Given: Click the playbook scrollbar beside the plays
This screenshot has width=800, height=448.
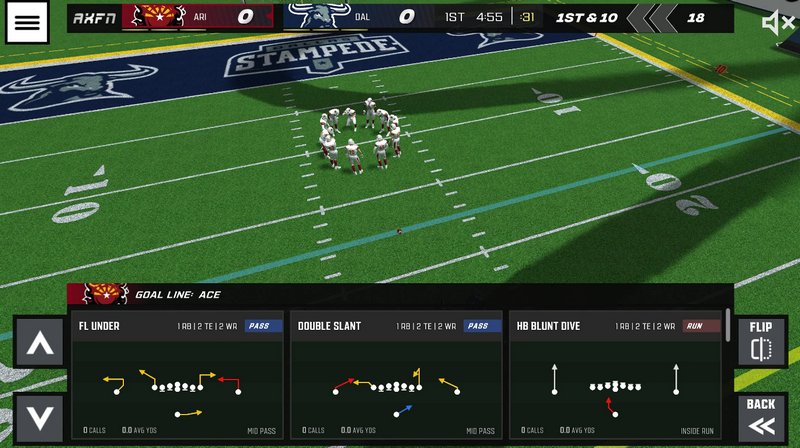Looking at the screenshot, I should [727, 330].
